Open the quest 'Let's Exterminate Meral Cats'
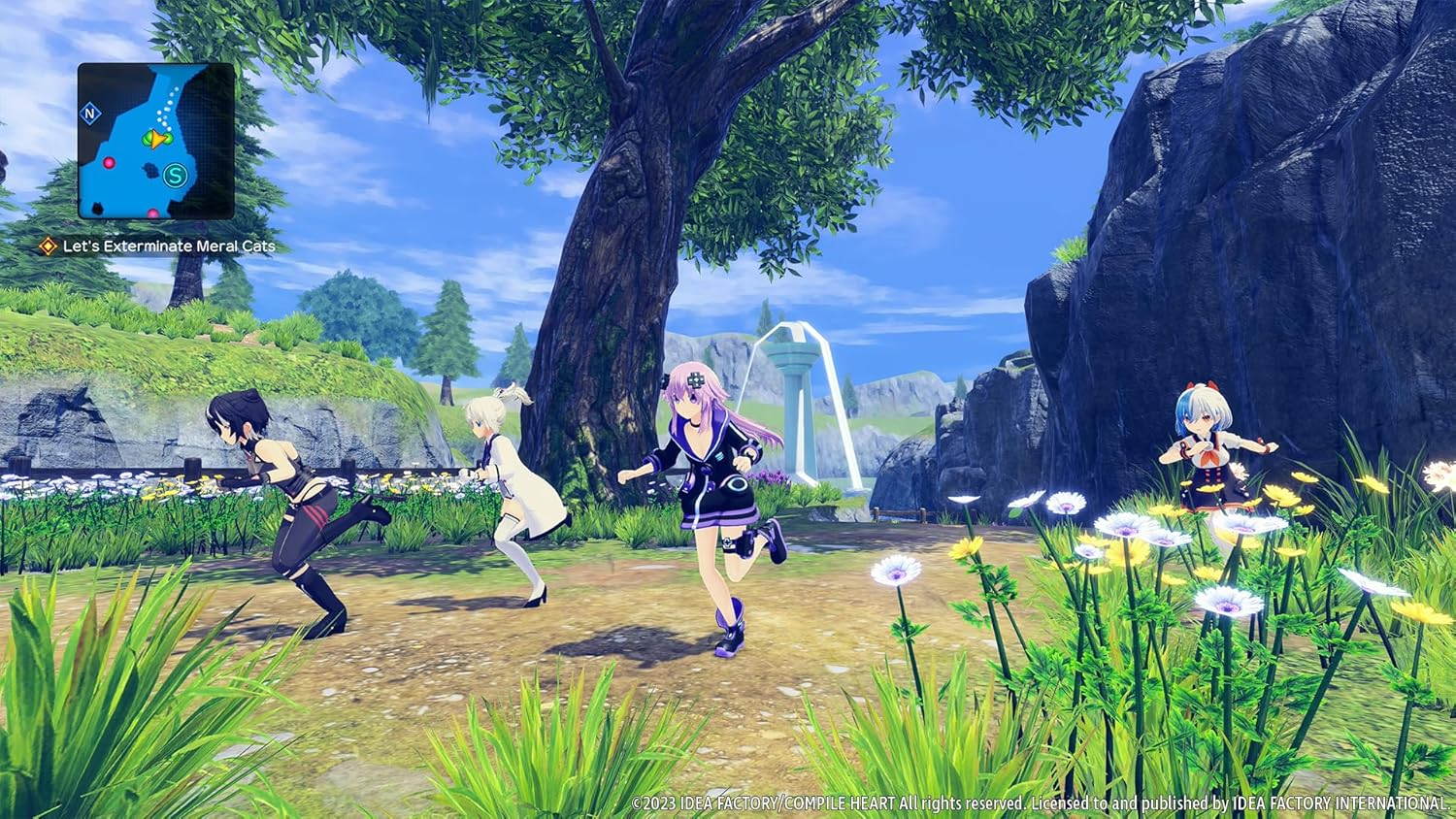 [x=170, y=247]
